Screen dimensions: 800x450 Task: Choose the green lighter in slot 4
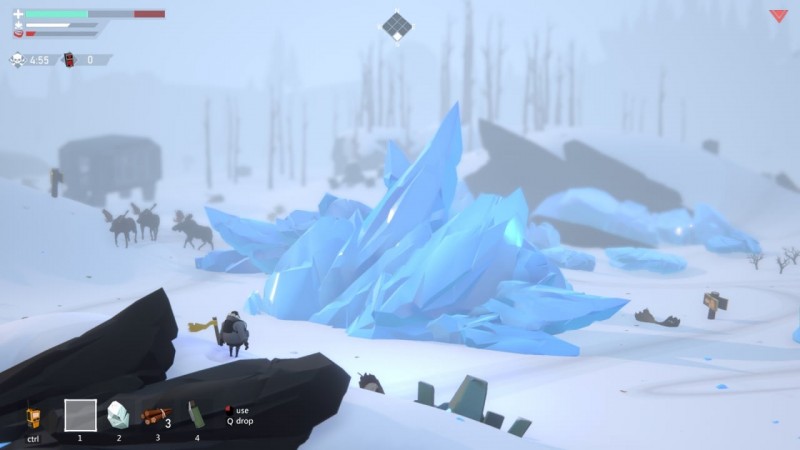click(x=196, y=415)
